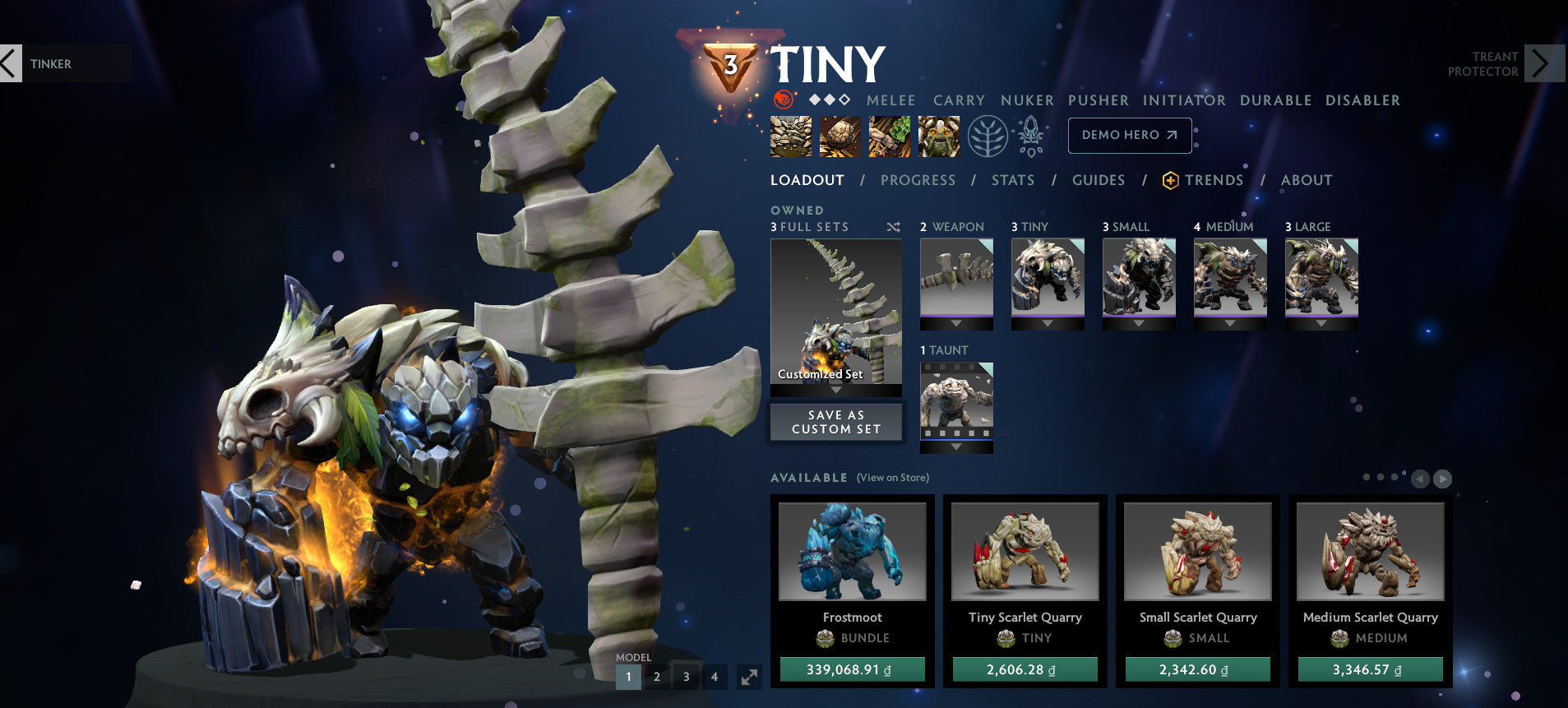Click the Save As Custom Set button
1568x708 pixels.
(x=835, y=422)
